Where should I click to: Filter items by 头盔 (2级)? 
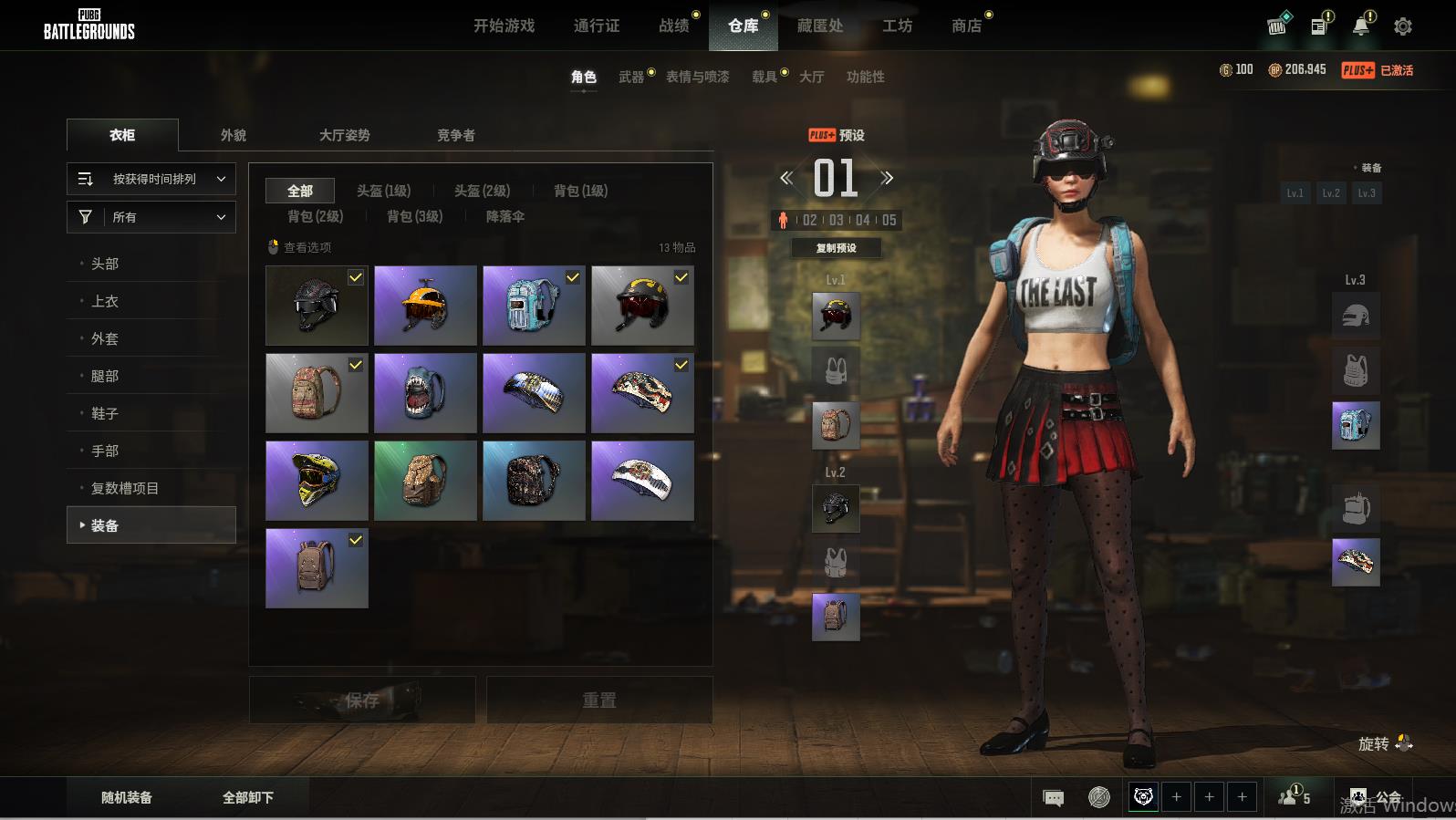click(x=482, y=191)
